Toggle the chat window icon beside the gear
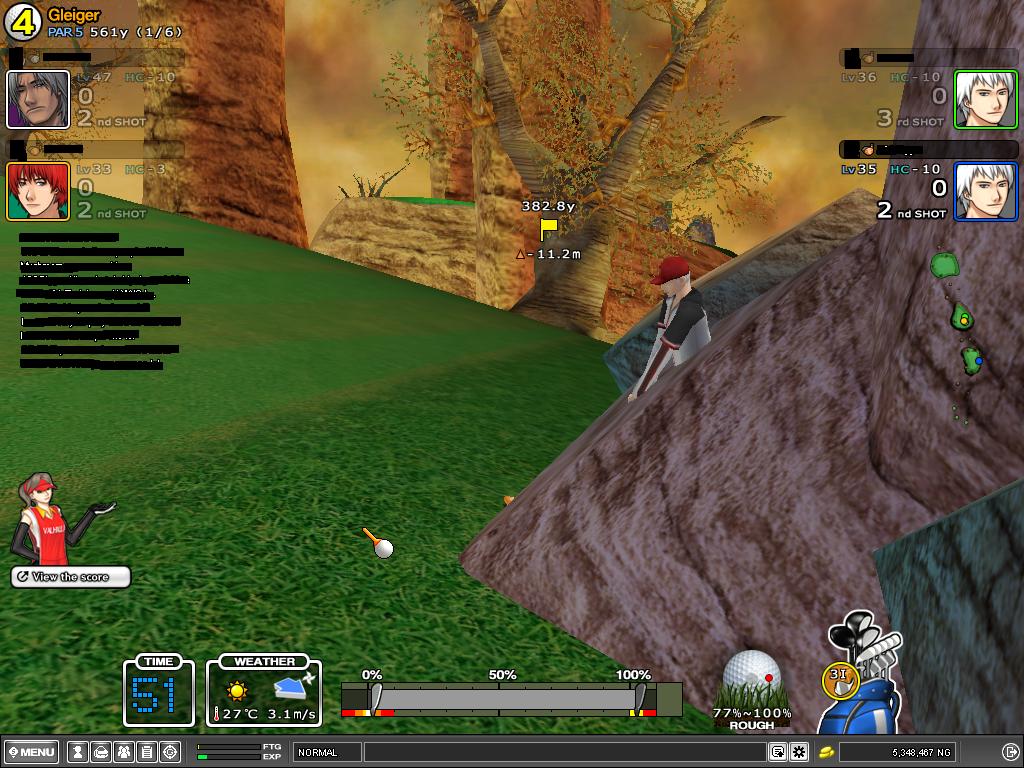 coord(777,752)
